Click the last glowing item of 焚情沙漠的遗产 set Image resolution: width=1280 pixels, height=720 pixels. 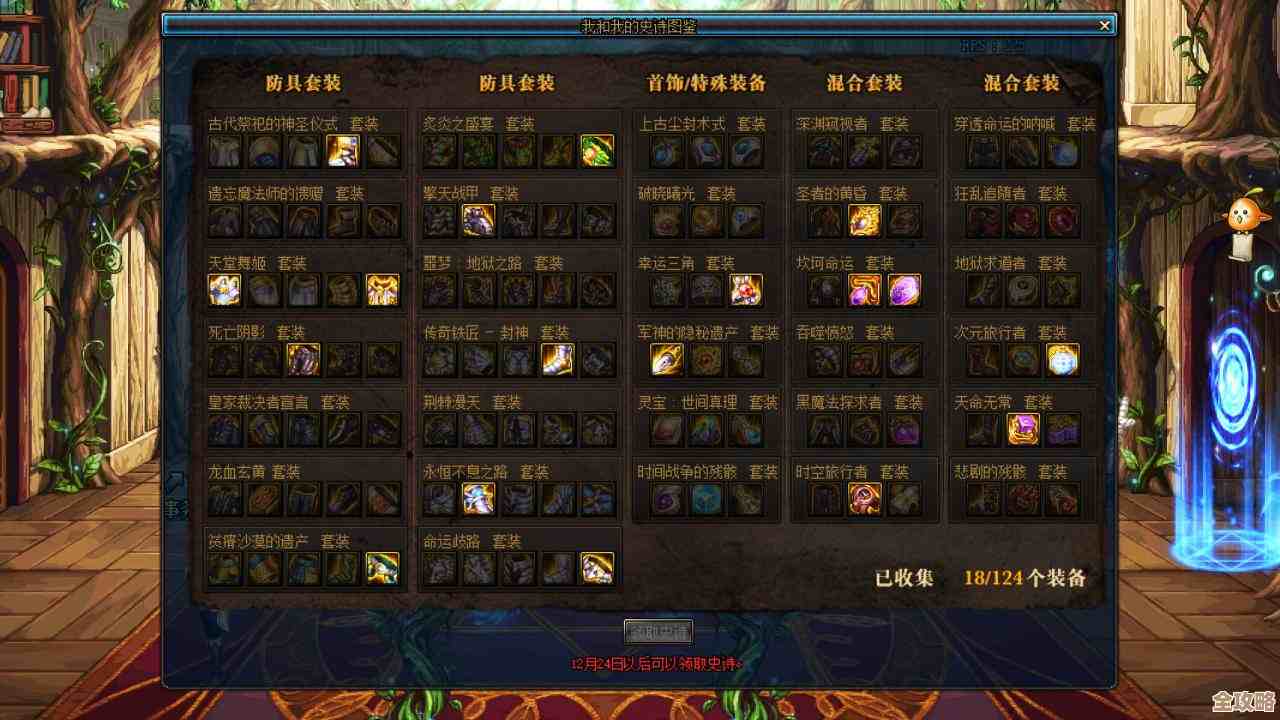point(382,567)
